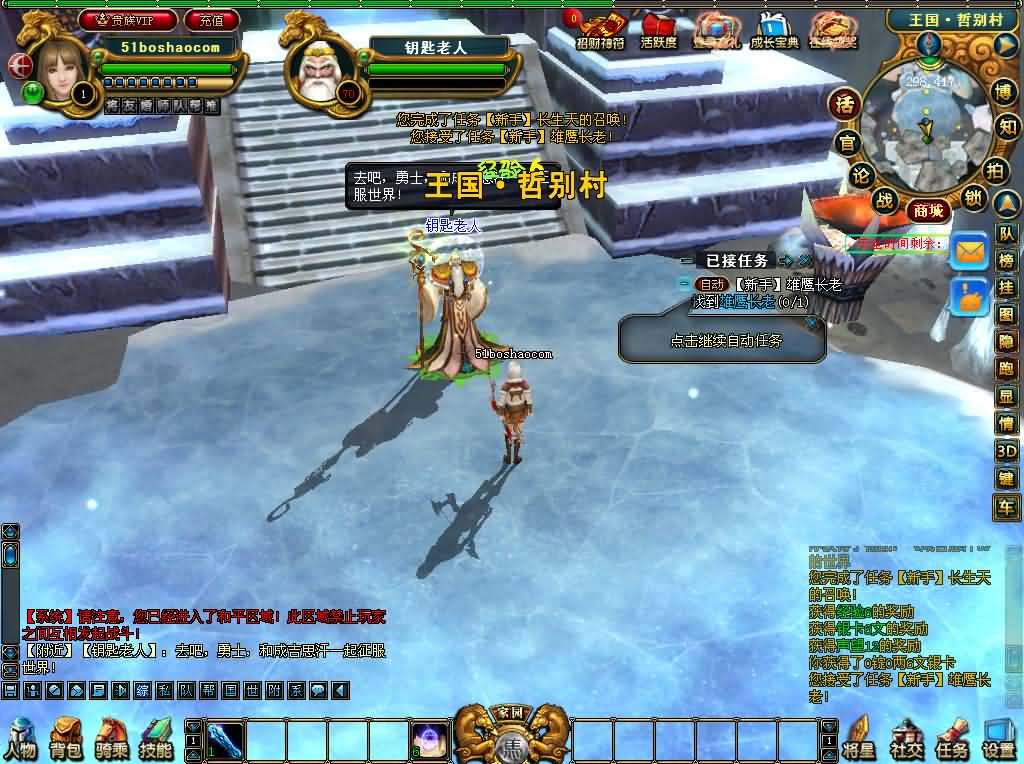Open the 技能 skills book

pos(156,739)
